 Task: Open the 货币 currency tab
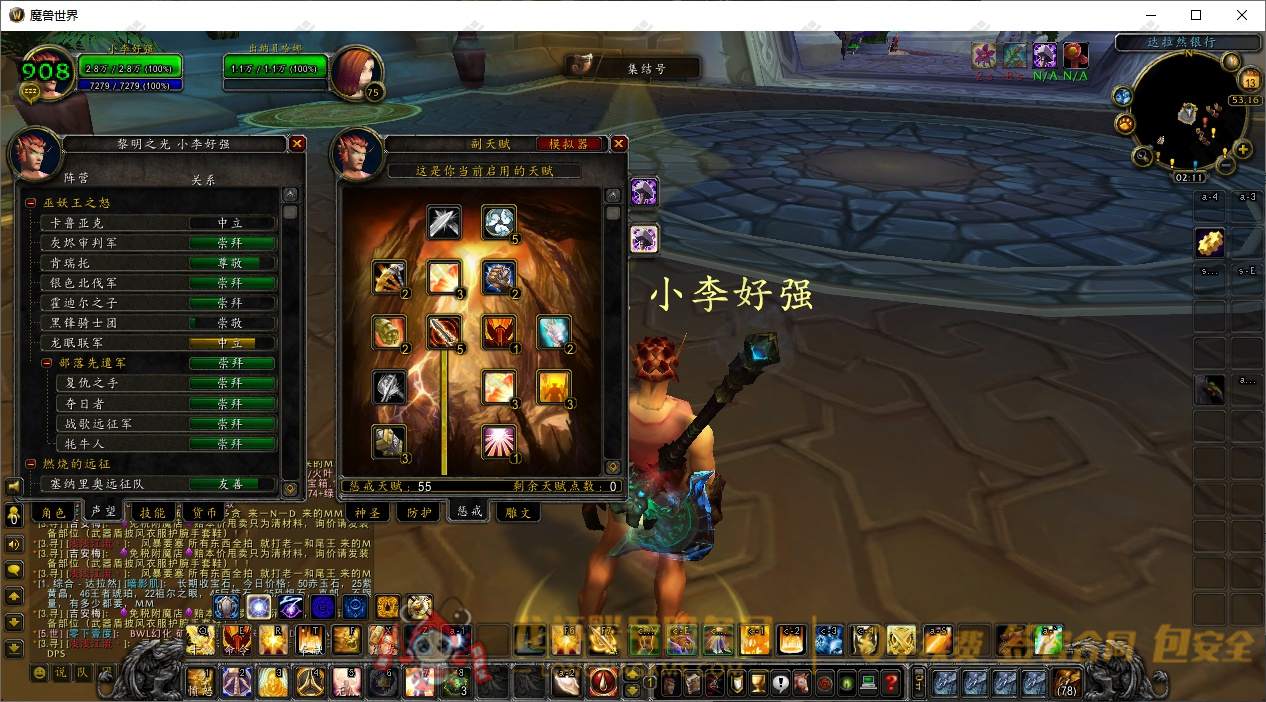pyautogui.click(x=205, y=512)
